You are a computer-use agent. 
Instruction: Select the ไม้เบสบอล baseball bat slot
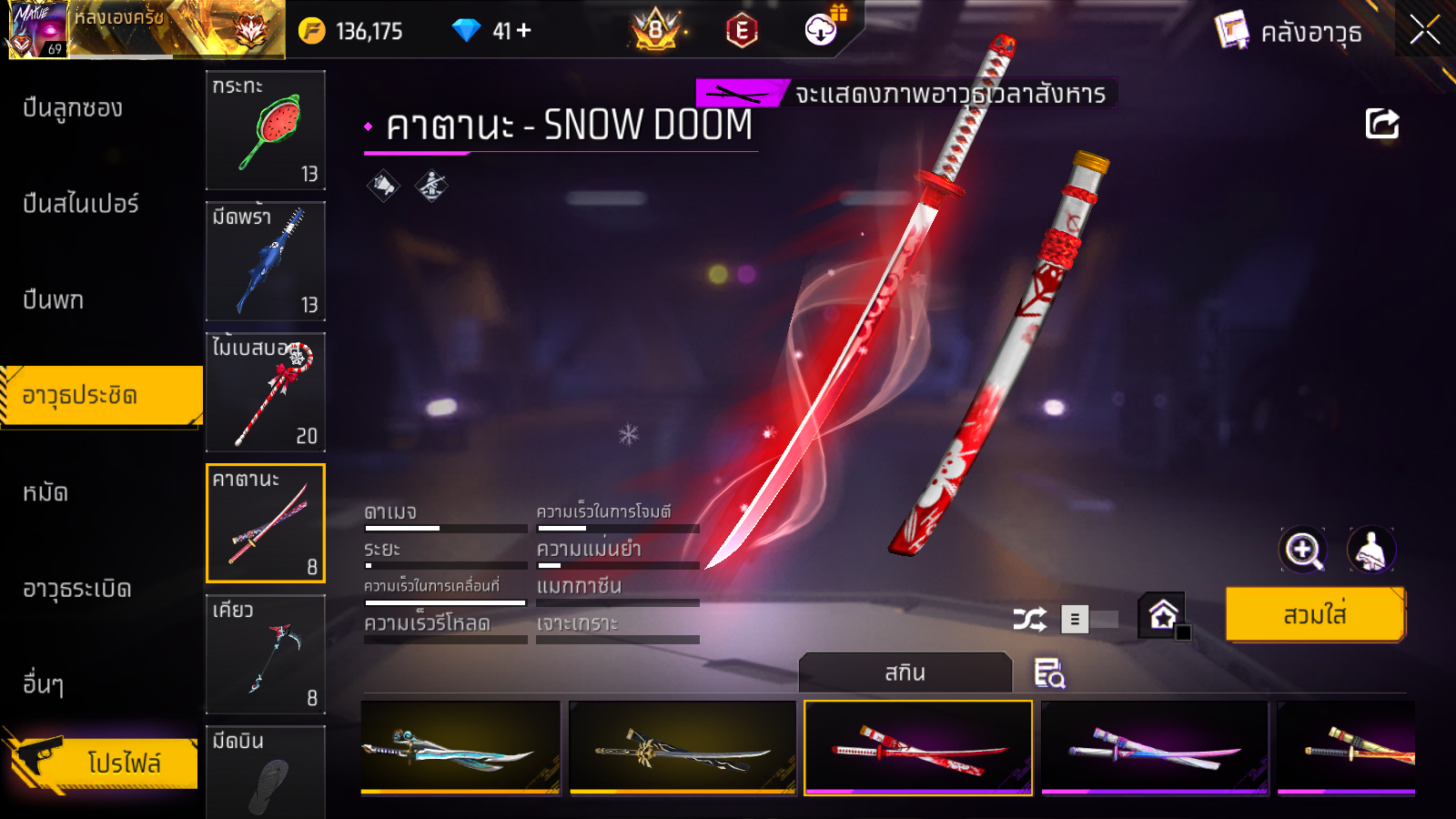point(266,392)
